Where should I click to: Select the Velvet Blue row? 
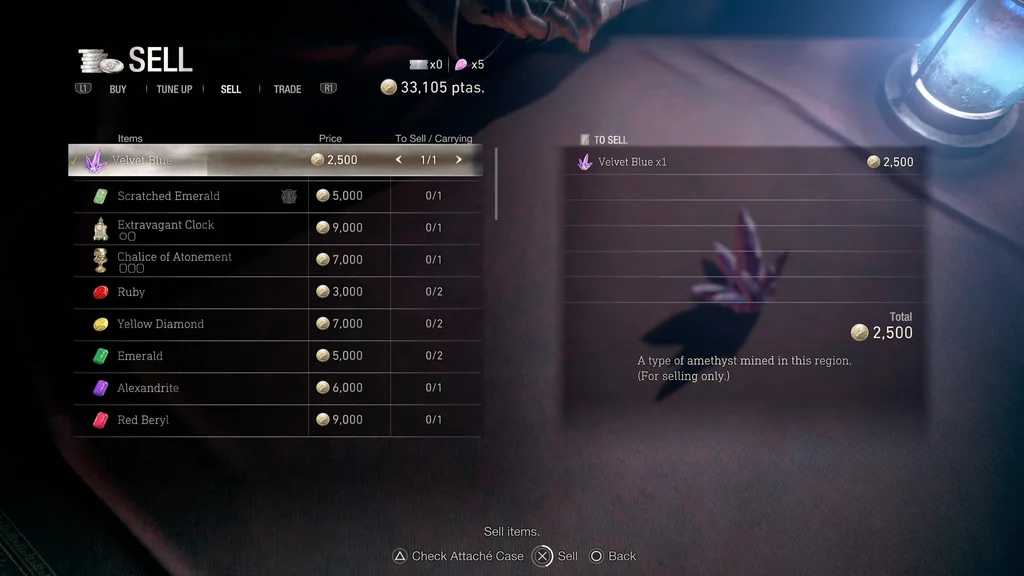point(200,160)
